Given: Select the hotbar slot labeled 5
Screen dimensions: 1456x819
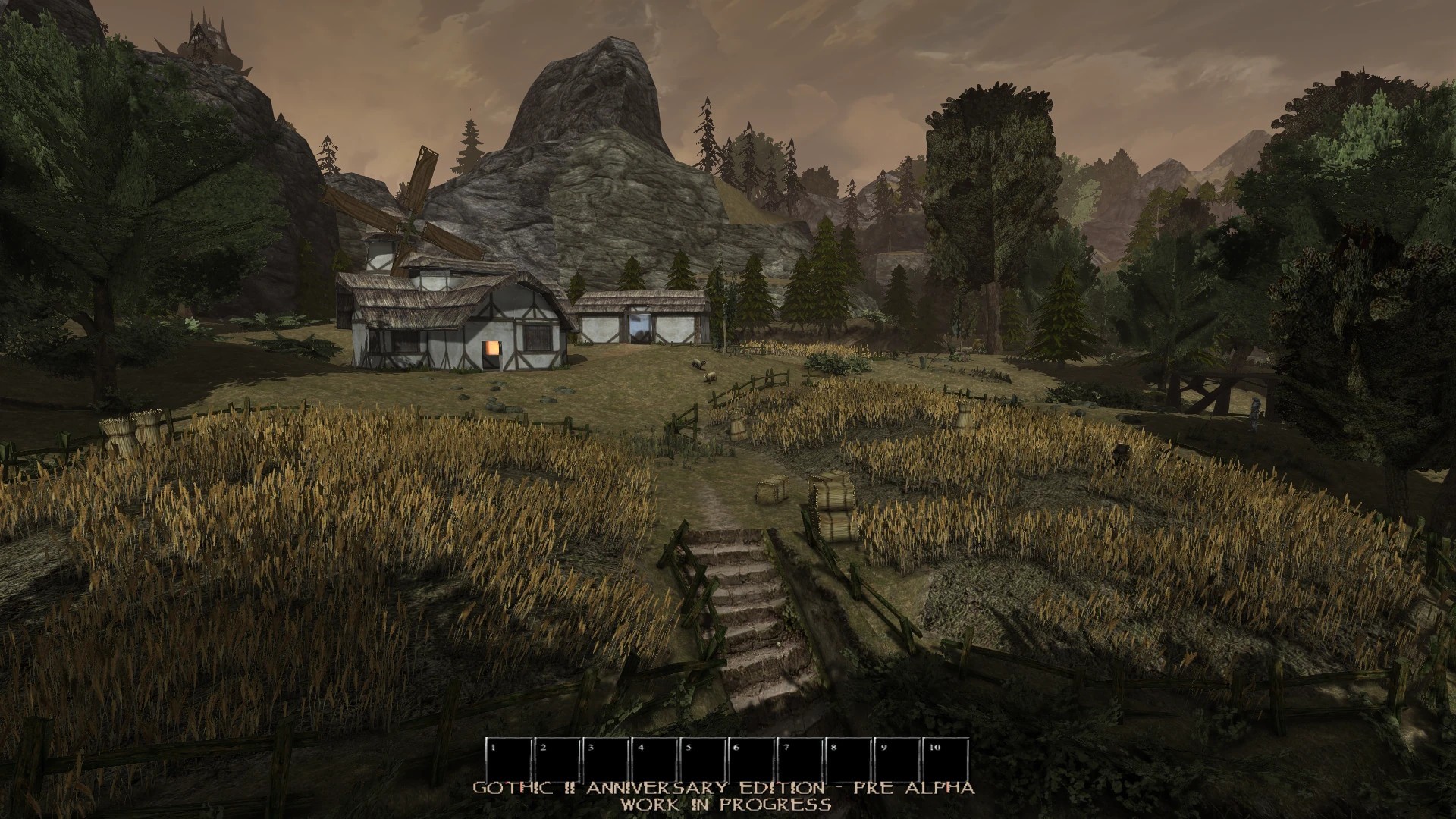Looking at the screenshot, I should 703,761.
